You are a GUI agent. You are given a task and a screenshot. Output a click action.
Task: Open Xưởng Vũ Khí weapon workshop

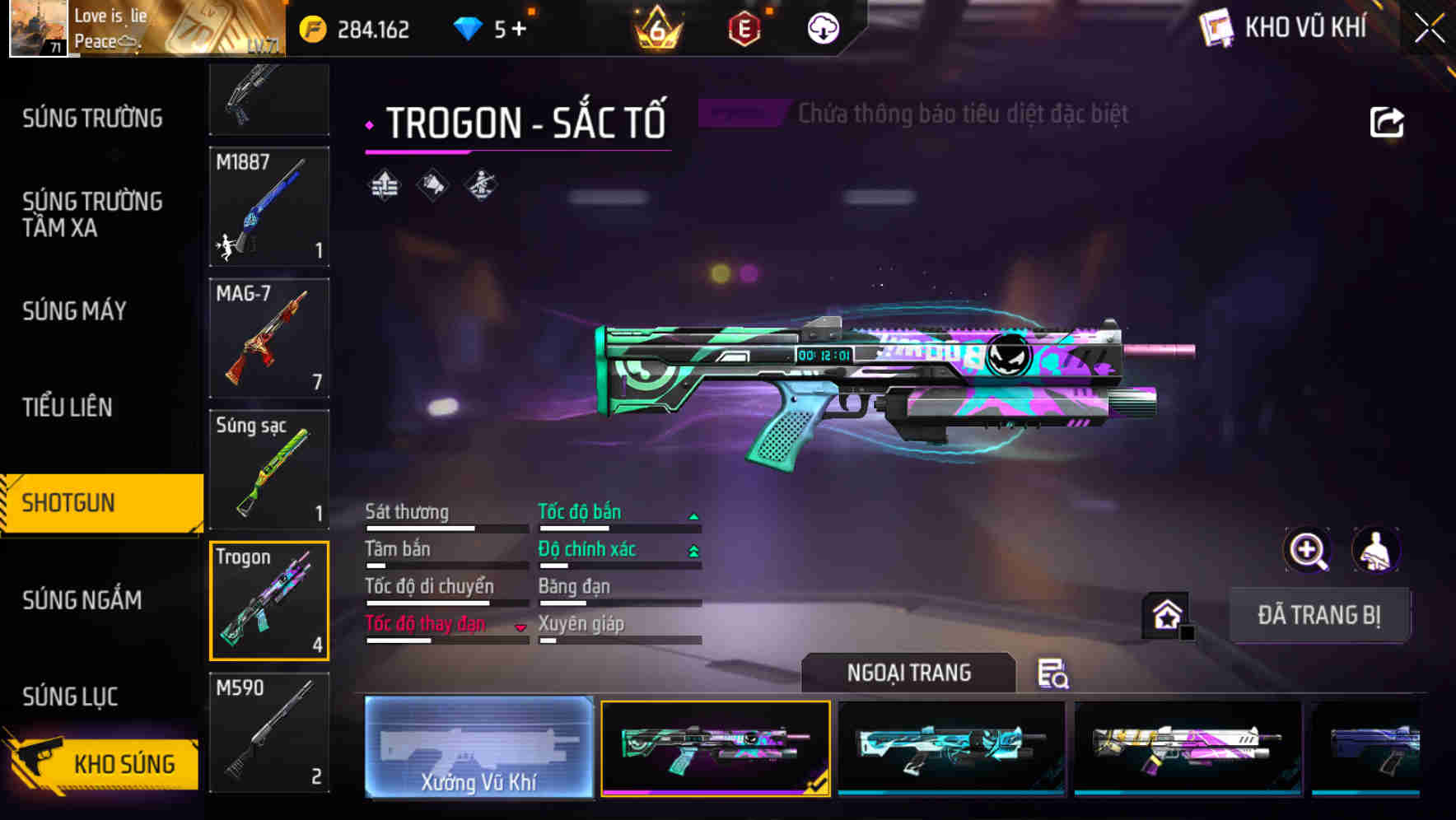[478, 748]
